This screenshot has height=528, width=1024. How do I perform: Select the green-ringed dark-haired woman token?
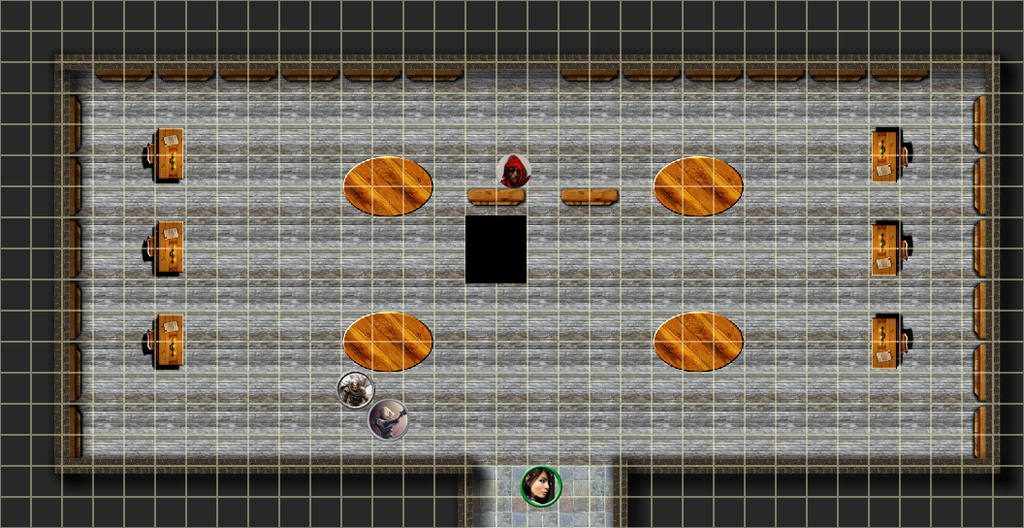point(541,486)
